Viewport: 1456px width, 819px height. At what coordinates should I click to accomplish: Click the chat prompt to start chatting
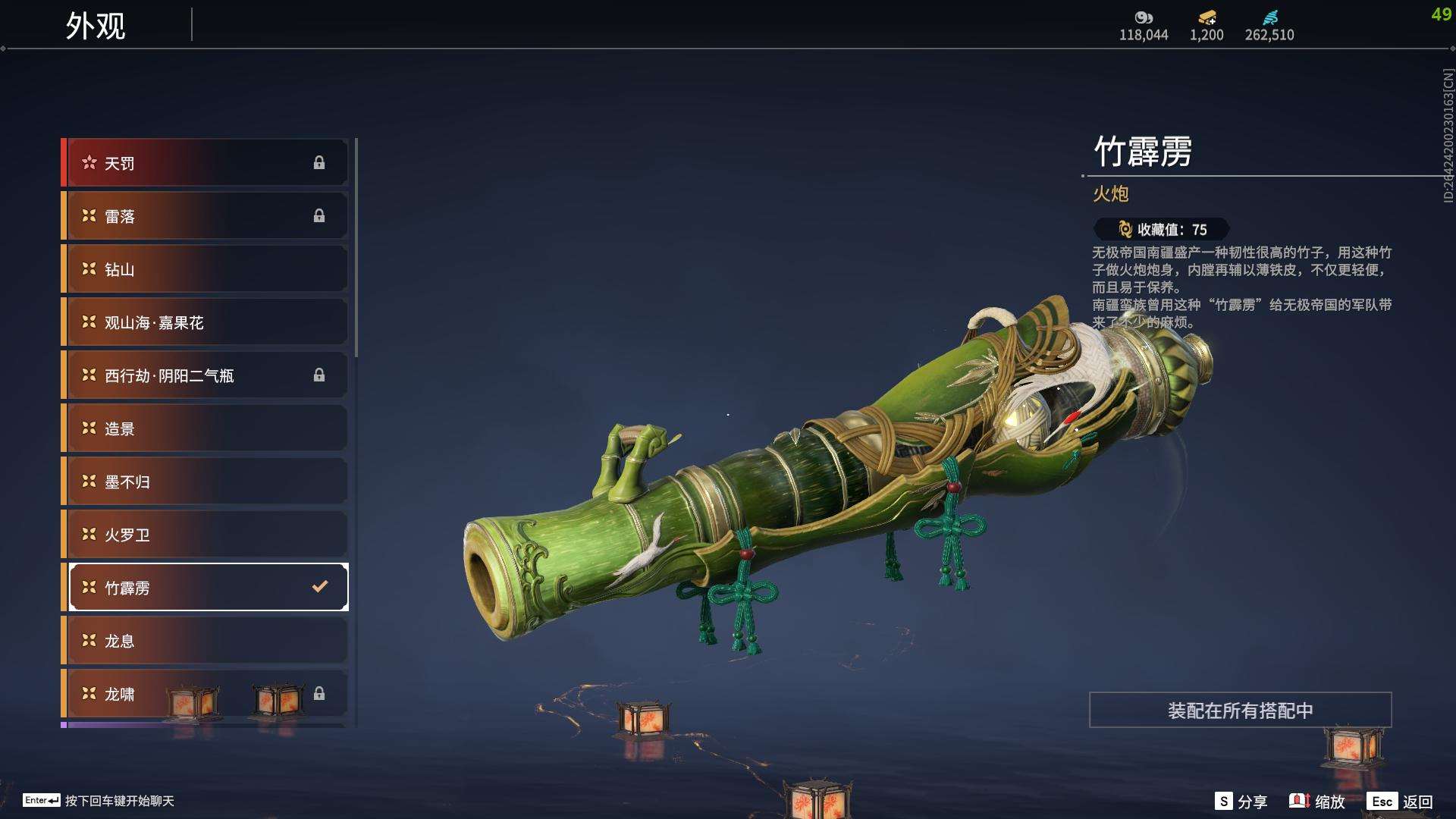99,801
